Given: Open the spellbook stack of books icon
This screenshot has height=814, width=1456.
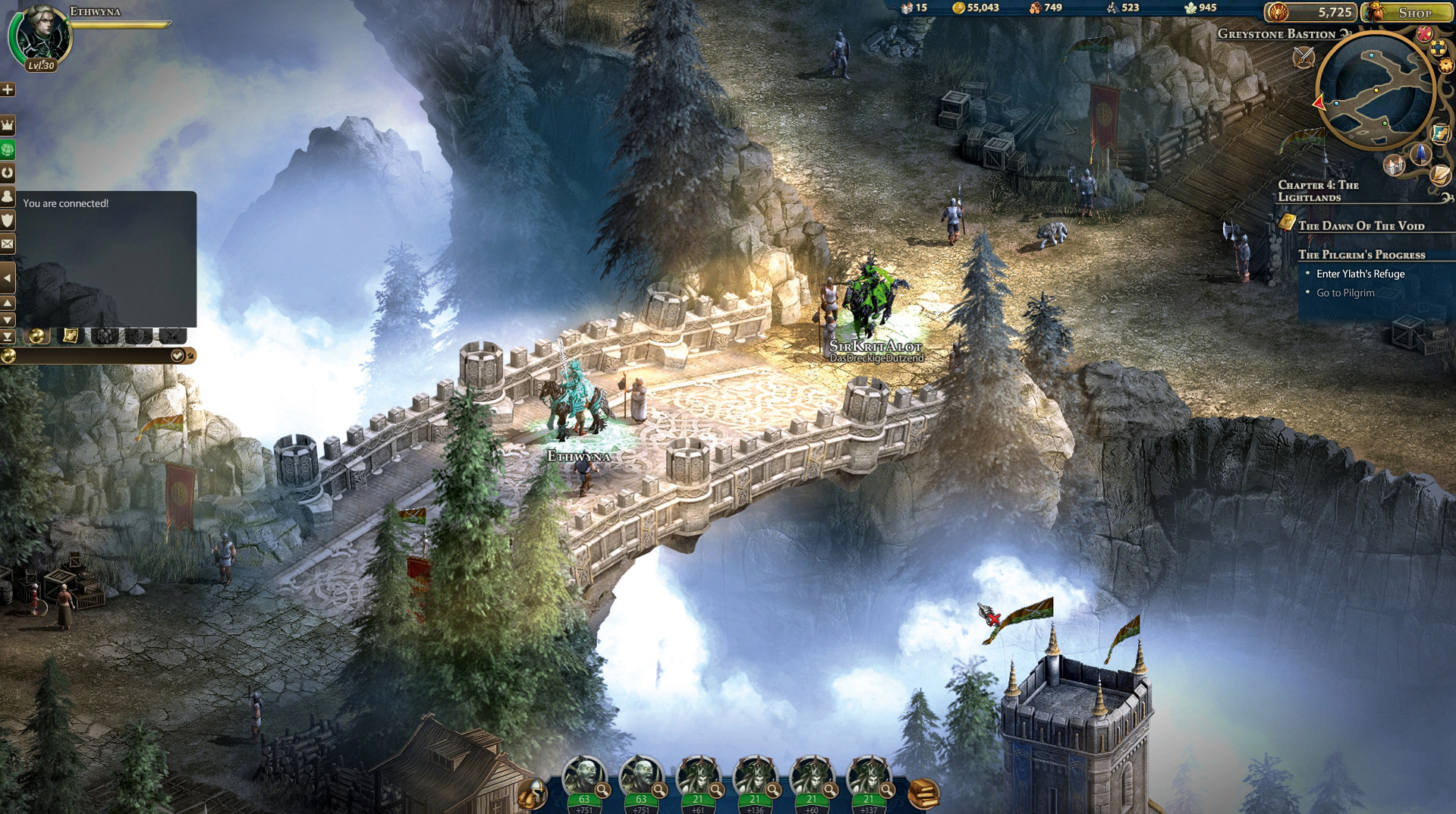Looking at the screenshot, I should (x=923, y=794).
